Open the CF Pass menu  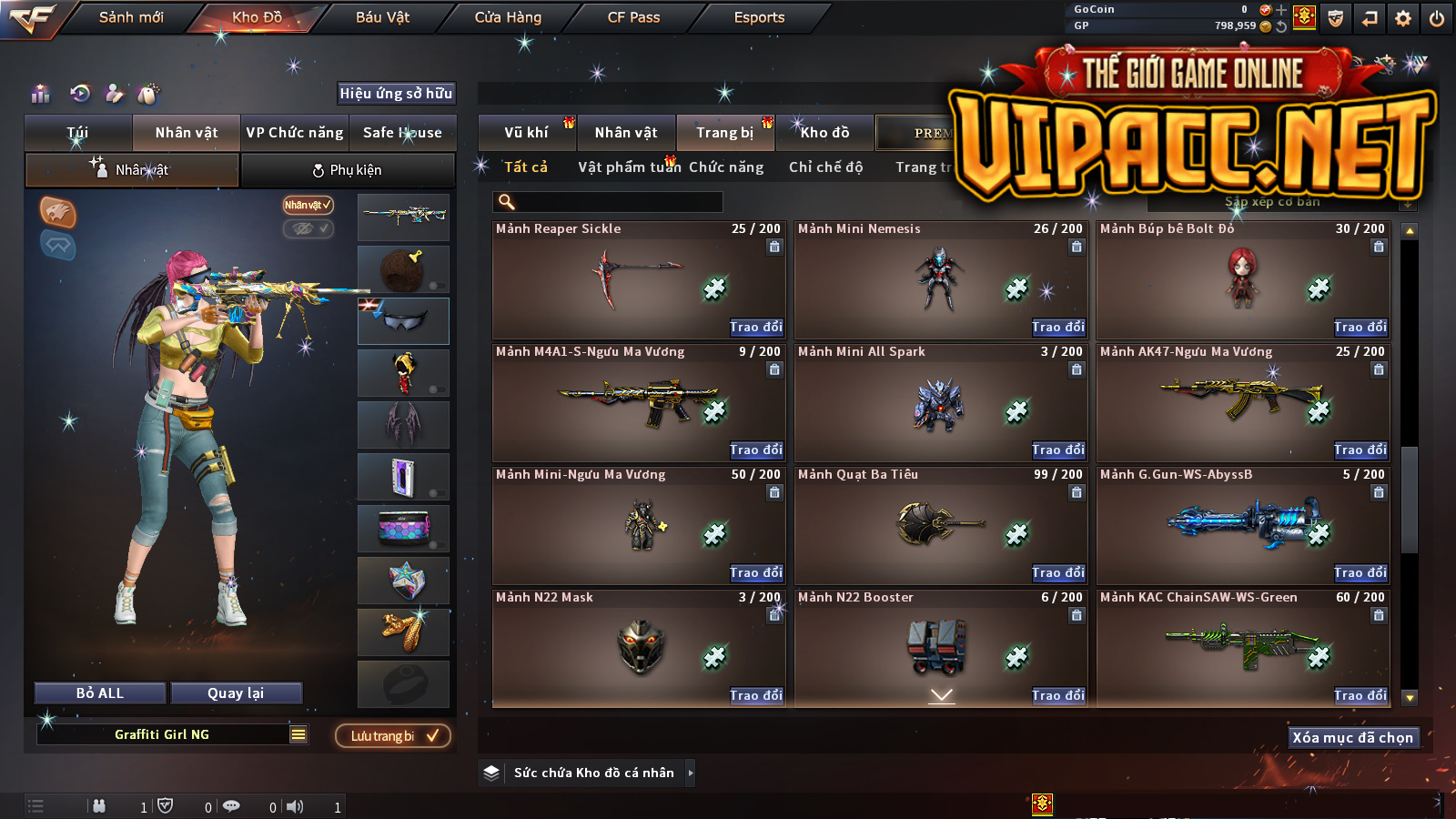click(x=633, y=17)
